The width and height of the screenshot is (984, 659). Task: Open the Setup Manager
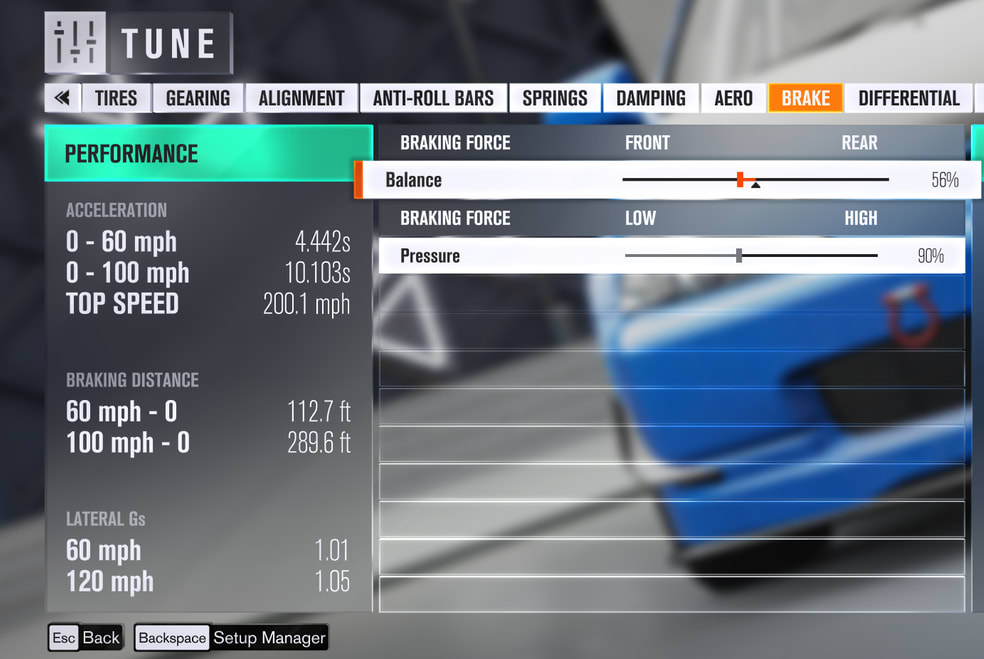tap(232, 638)
